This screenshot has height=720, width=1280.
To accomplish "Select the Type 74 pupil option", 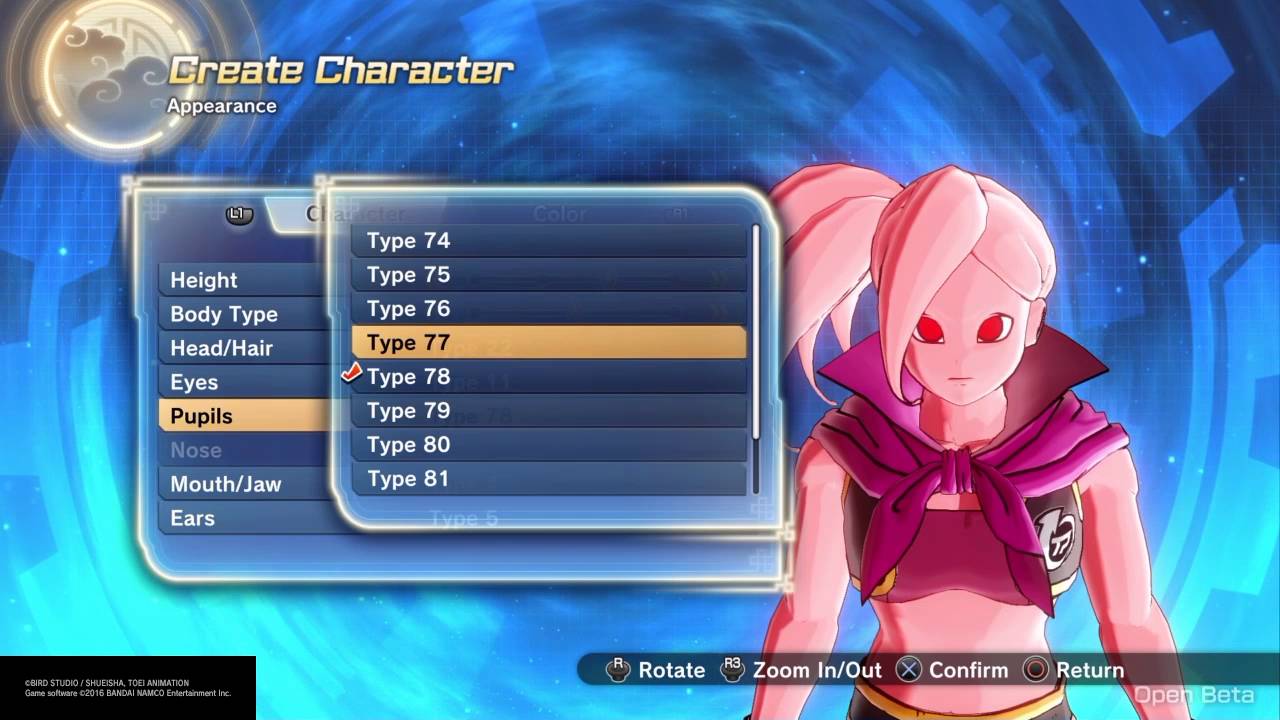I will [x=548, y=241].
